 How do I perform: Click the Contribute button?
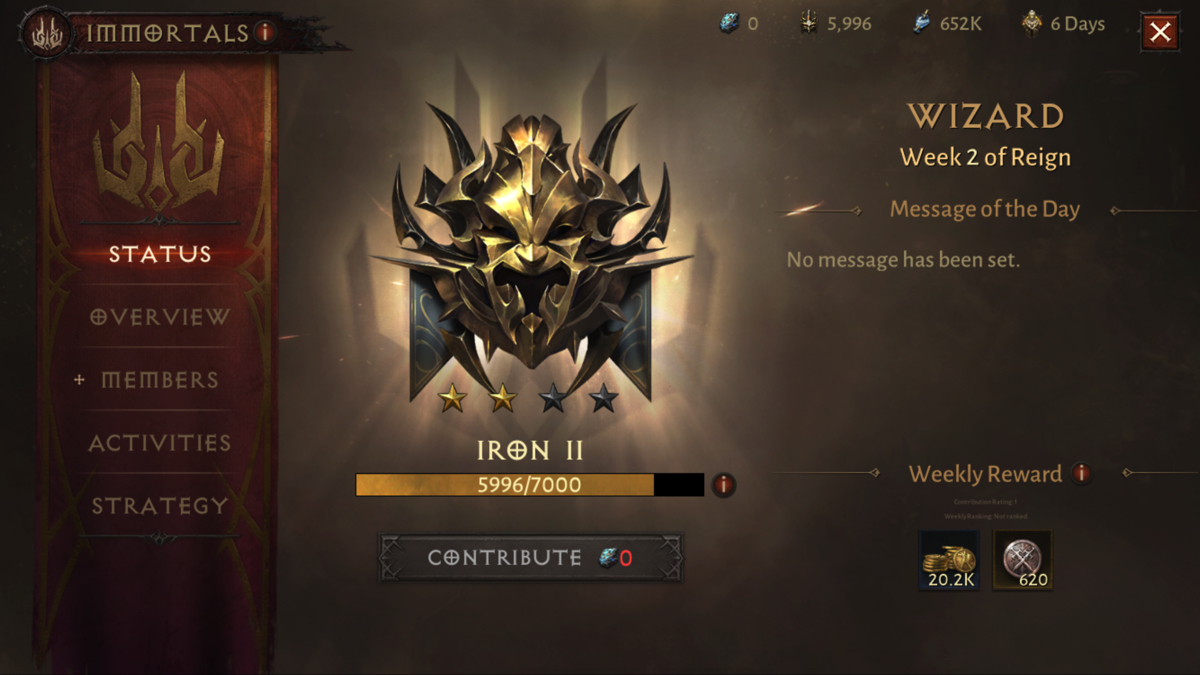530,558
